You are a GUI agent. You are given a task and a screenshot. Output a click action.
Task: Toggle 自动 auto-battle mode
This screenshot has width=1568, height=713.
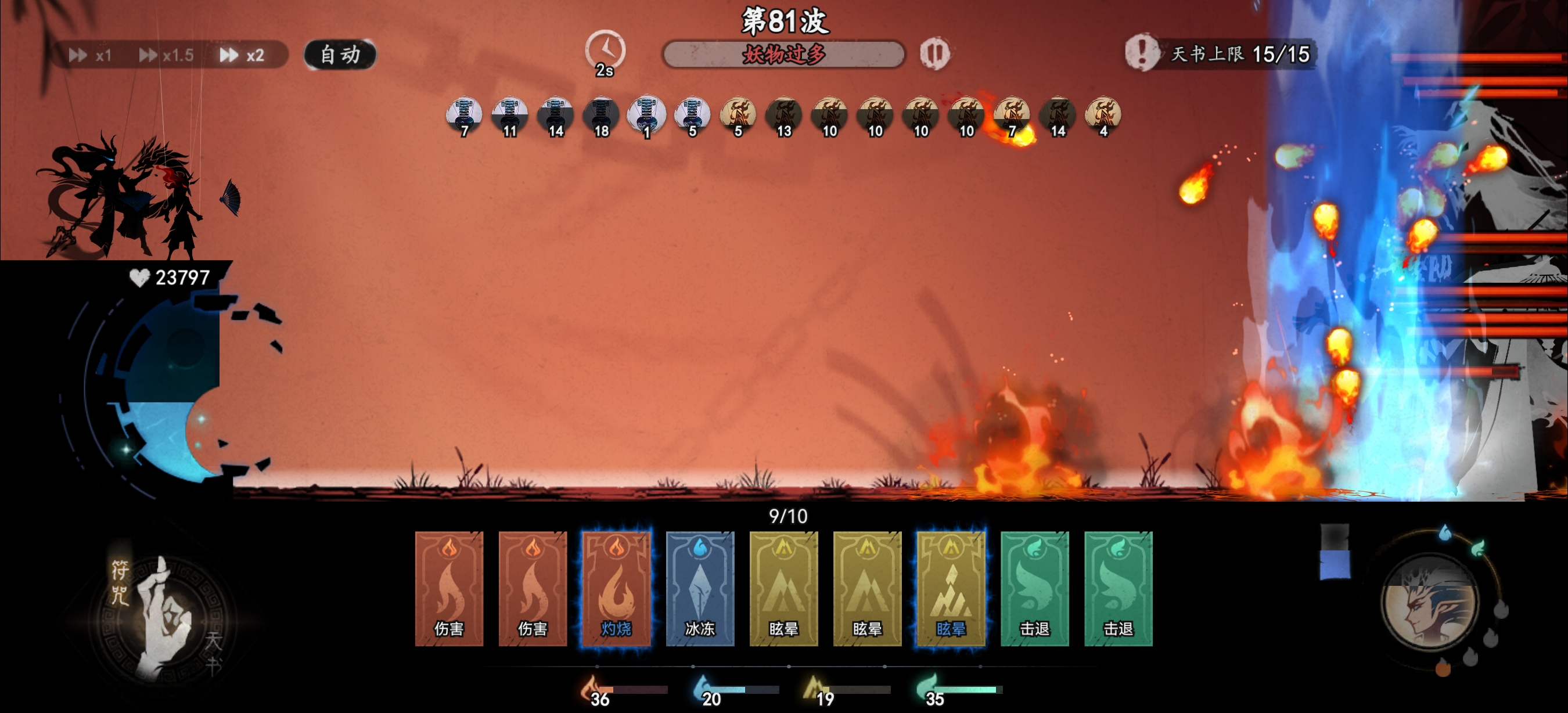click(x=341, y=53)
